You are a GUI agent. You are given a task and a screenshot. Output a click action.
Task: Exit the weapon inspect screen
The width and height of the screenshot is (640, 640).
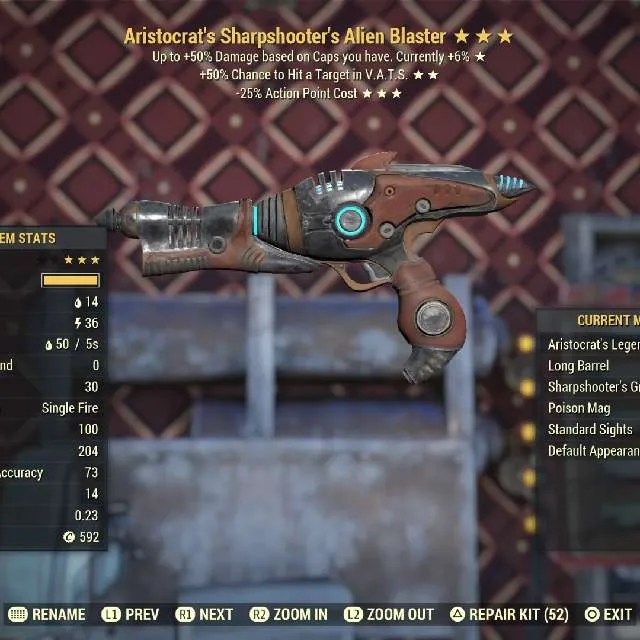[x=608, y=614]
